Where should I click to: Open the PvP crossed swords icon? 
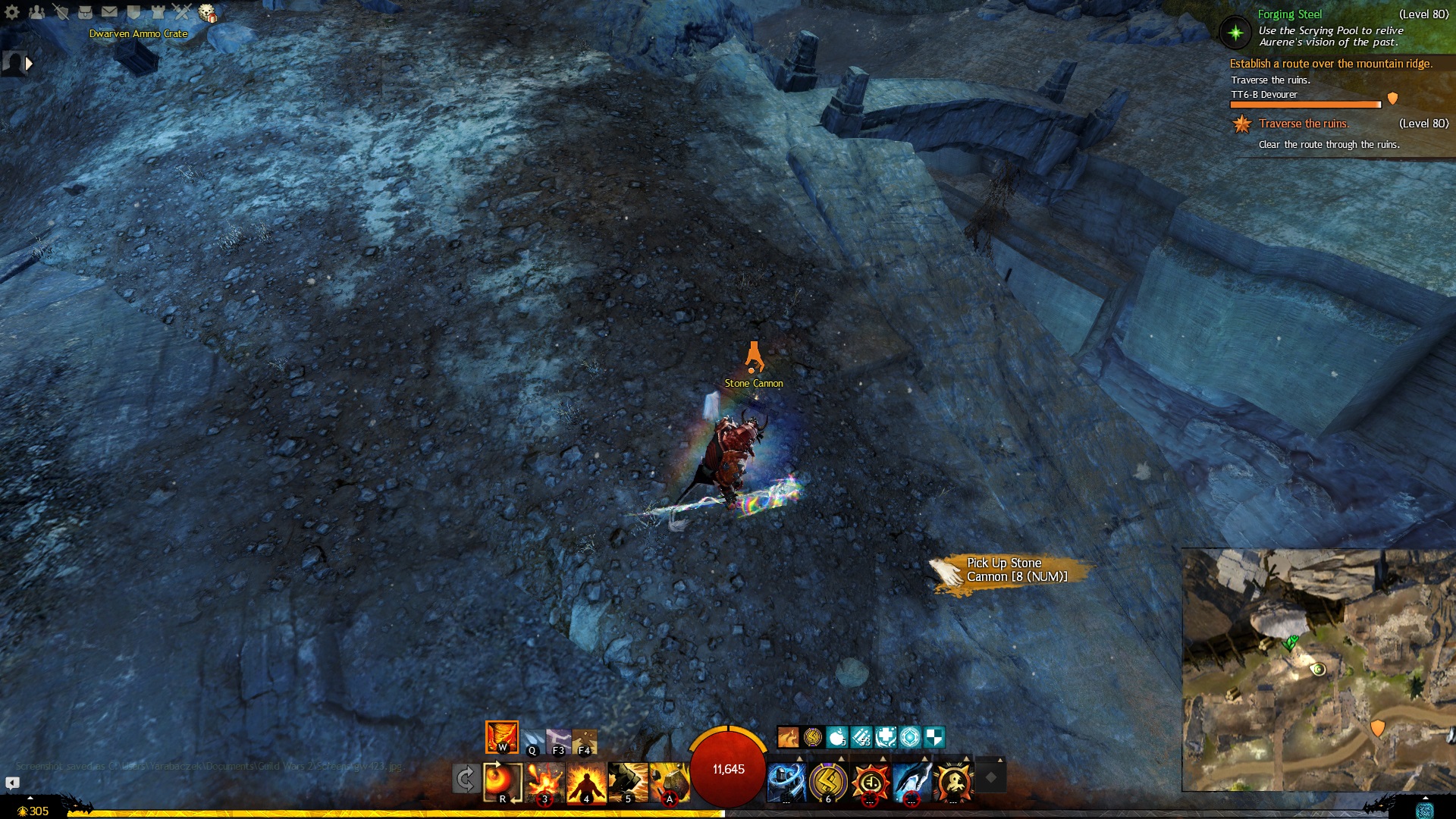tap(182, 11)
